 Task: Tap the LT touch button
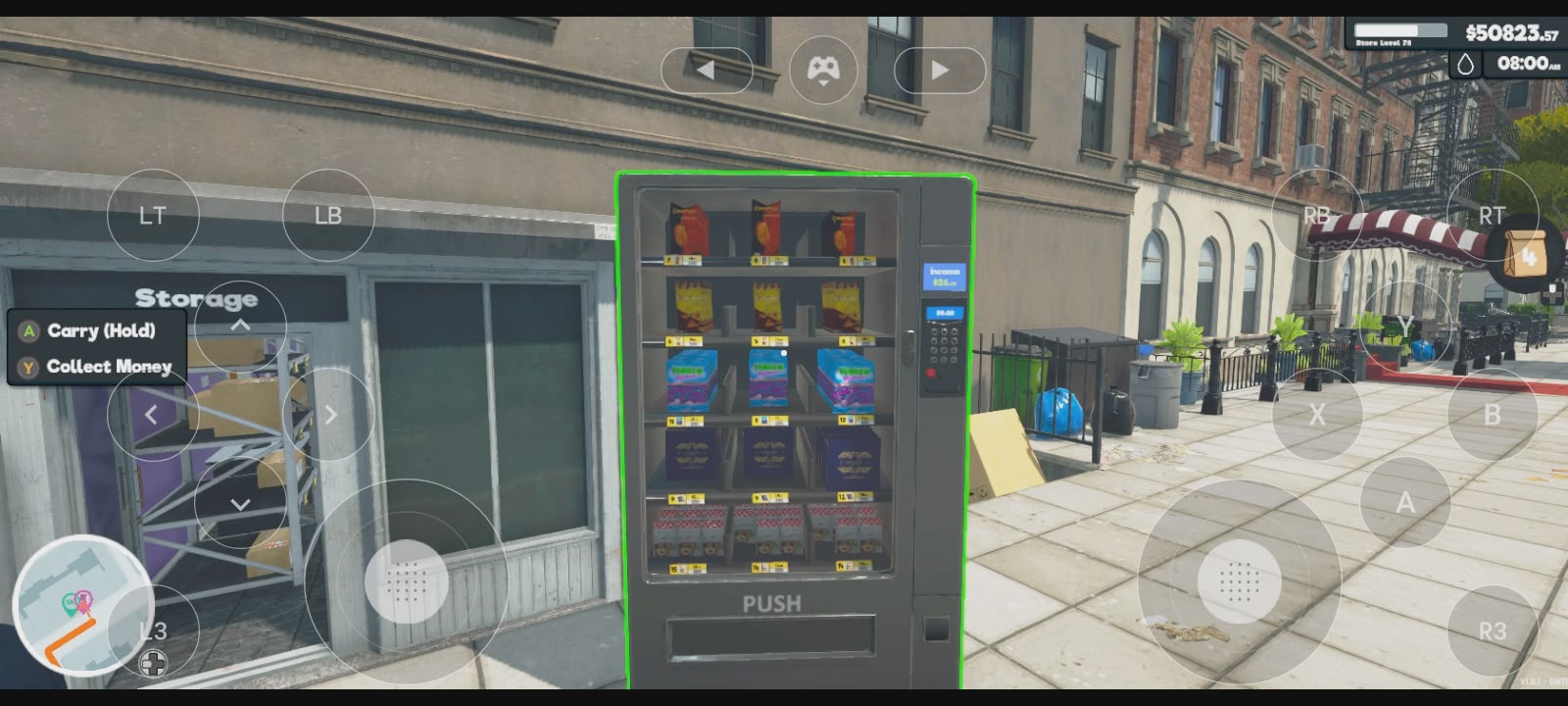(152, 215)
